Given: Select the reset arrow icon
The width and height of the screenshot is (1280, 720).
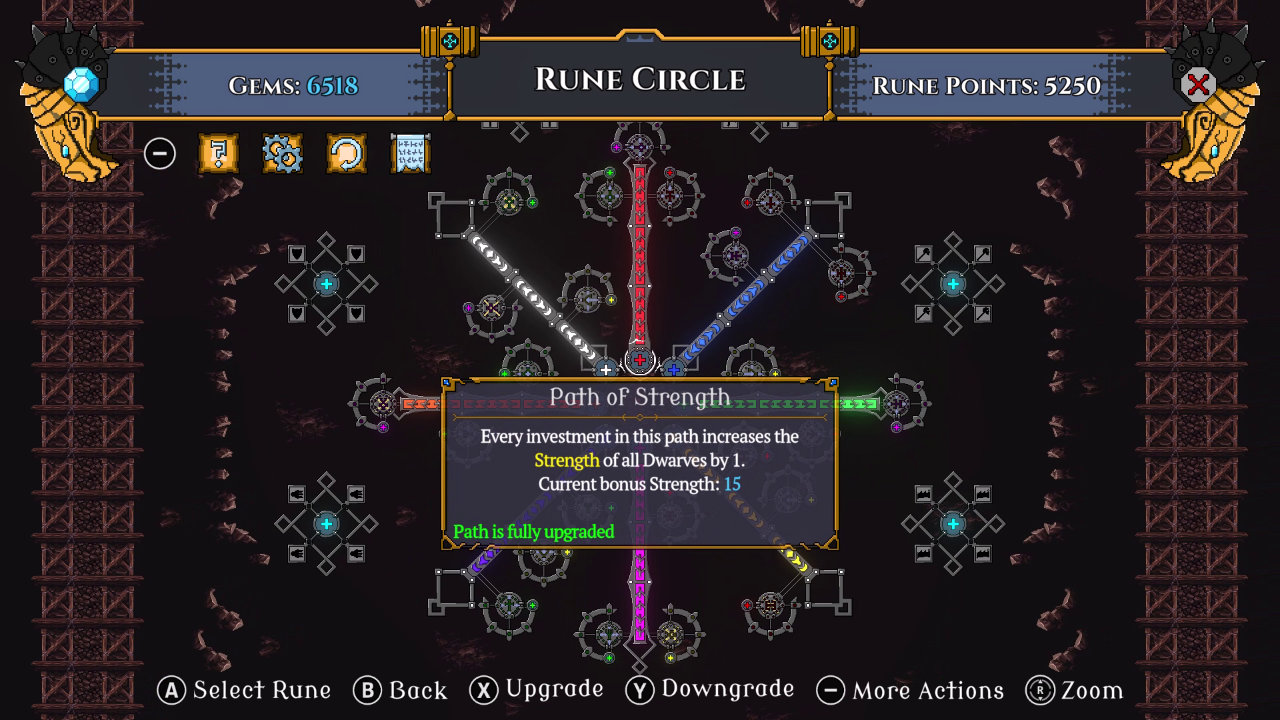Looking at the screenshot, I should point(346,154).
